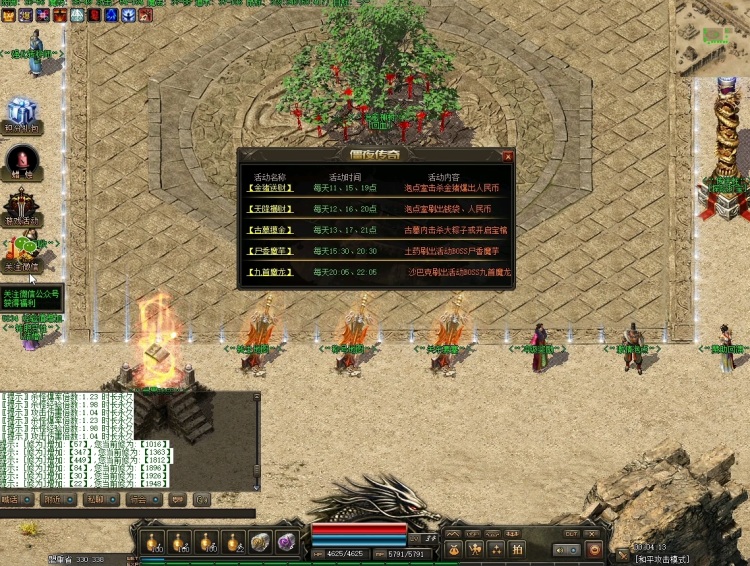This screenshot has width=750, height=566.
Task: Use the scroll item in hotbar
Action: pyautogui.click(x=259, y=541)
